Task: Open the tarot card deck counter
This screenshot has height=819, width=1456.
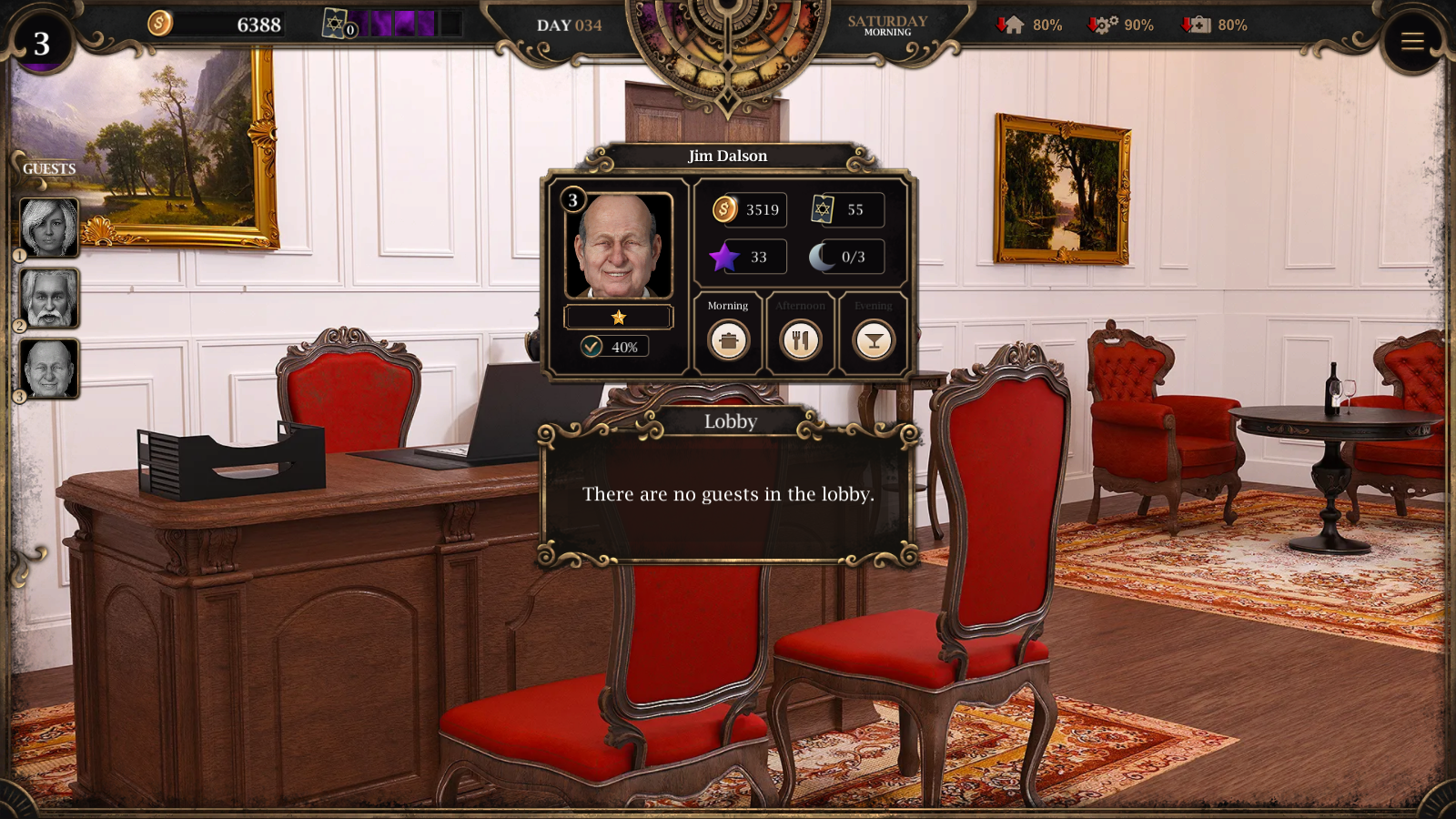Action: (x=337, y=25)
